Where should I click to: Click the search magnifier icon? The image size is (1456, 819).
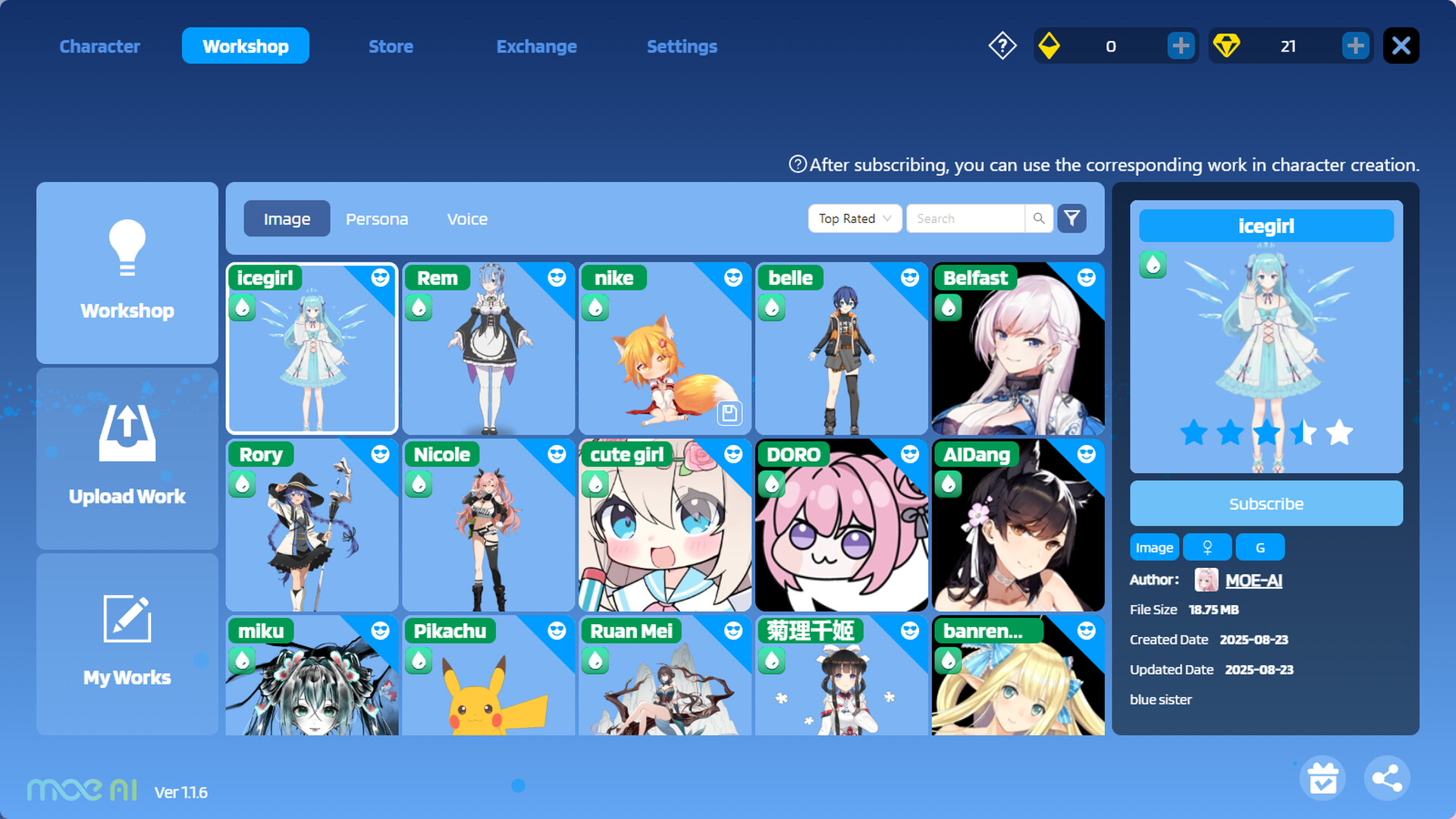tap(1038, 218)
